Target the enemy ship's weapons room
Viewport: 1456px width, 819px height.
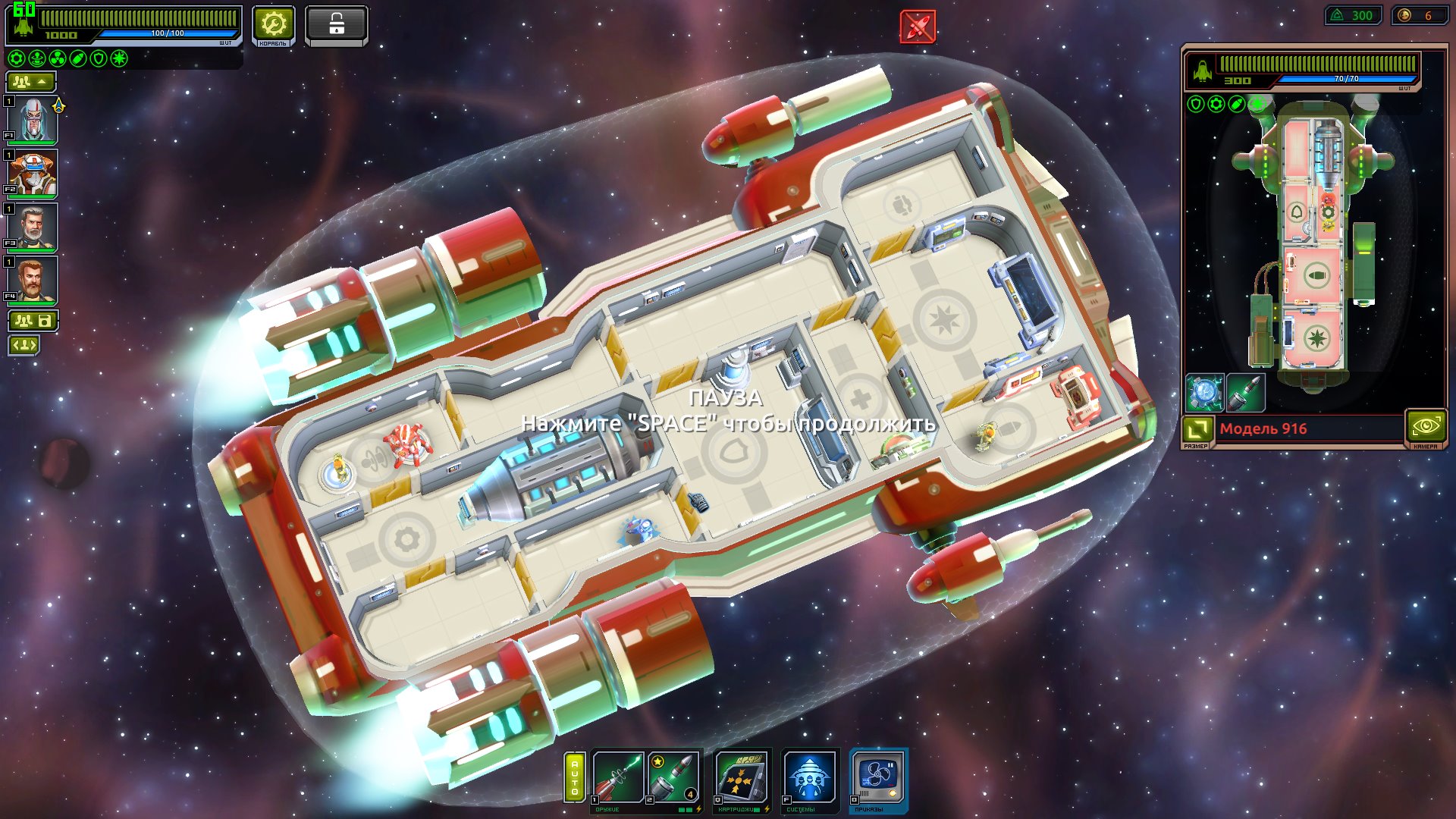tap(1316, 275)
